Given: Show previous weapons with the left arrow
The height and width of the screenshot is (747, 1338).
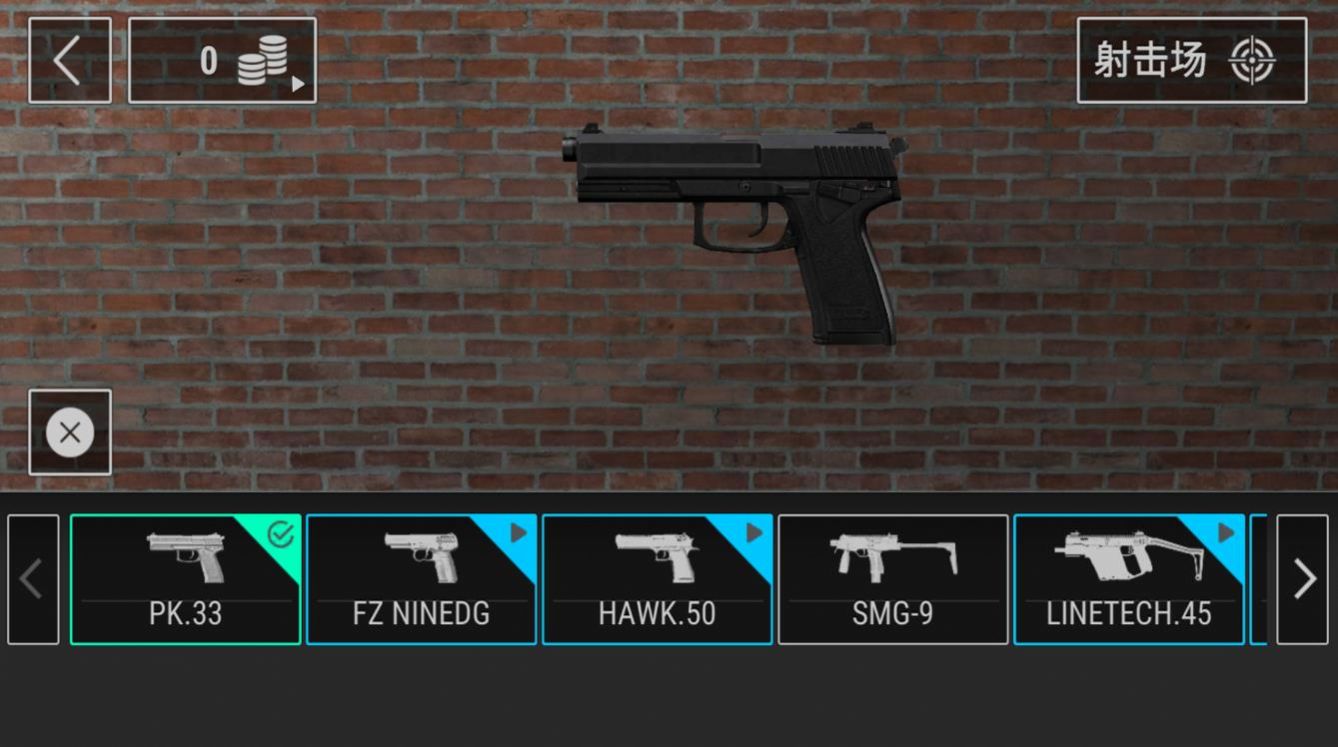Looking at the screenshot, I should click(33, 579).
